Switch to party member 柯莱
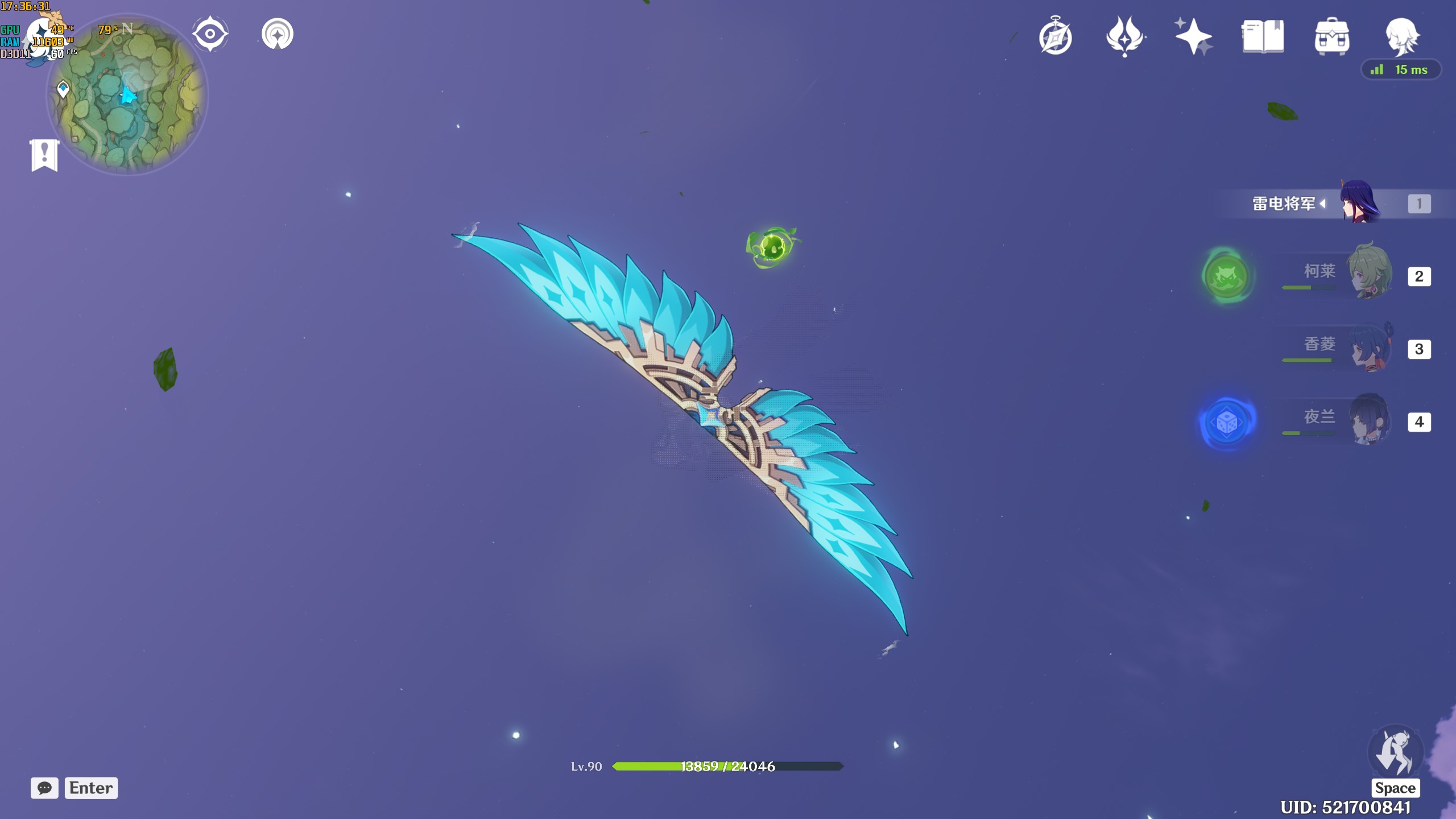 pyautogui.click(x=1370, y=272)
